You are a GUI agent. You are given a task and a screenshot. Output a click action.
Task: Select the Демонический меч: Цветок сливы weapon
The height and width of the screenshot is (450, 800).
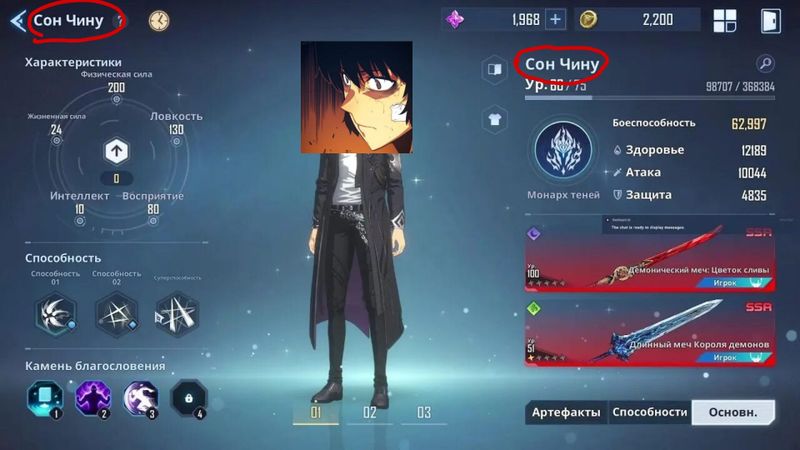tap(649, 257)
